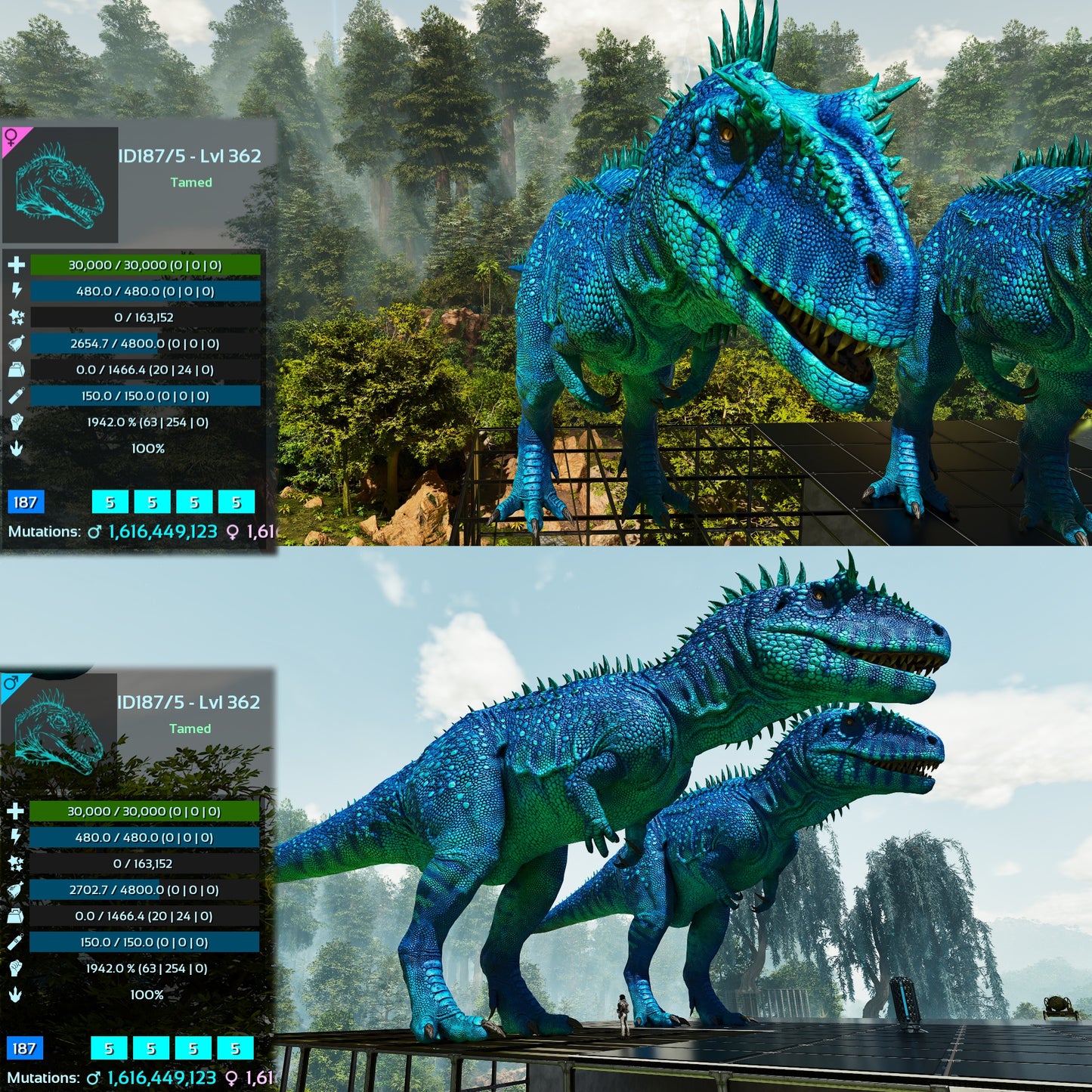Select the female dino's portrait thumbnail
The width and height of the screenshot is (1092, 1092).
[60, 184]
